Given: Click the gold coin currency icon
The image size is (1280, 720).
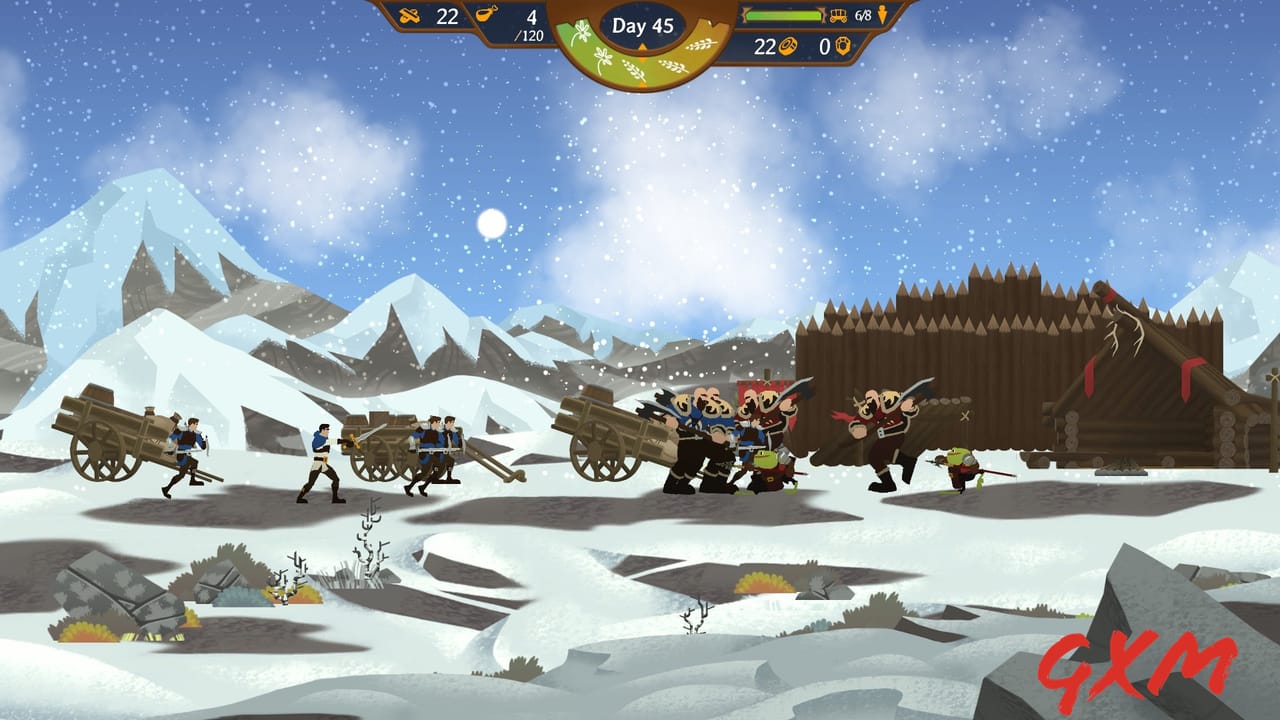Looking at the screenshot, I should [x=788, y=46].
